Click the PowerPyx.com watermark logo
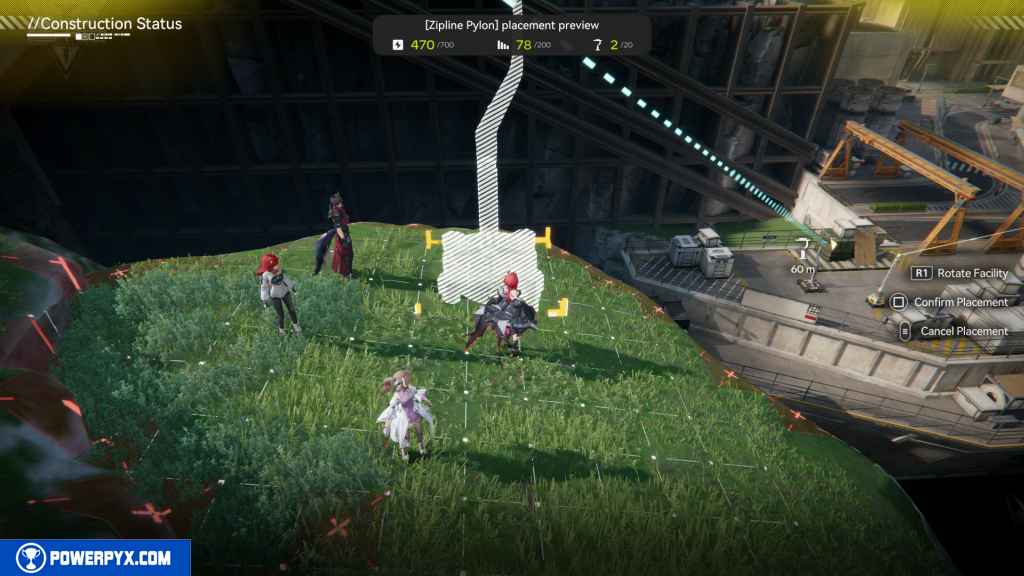This screenshot has height=576, width=1024. pyautogui.click(x=95, y=558)
